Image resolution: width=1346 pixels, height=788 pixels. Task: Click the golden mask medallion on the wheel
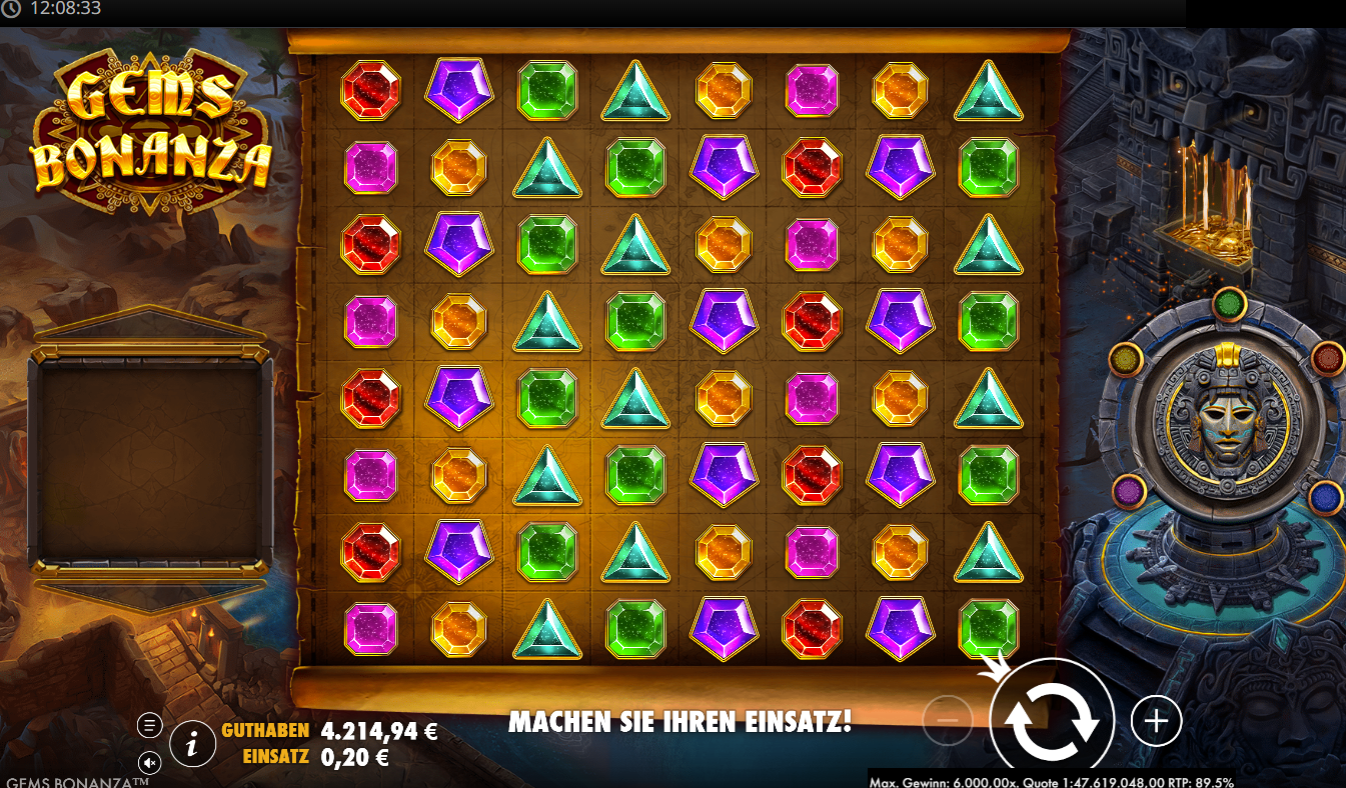pyautogui.click(x=1228, y=430)
